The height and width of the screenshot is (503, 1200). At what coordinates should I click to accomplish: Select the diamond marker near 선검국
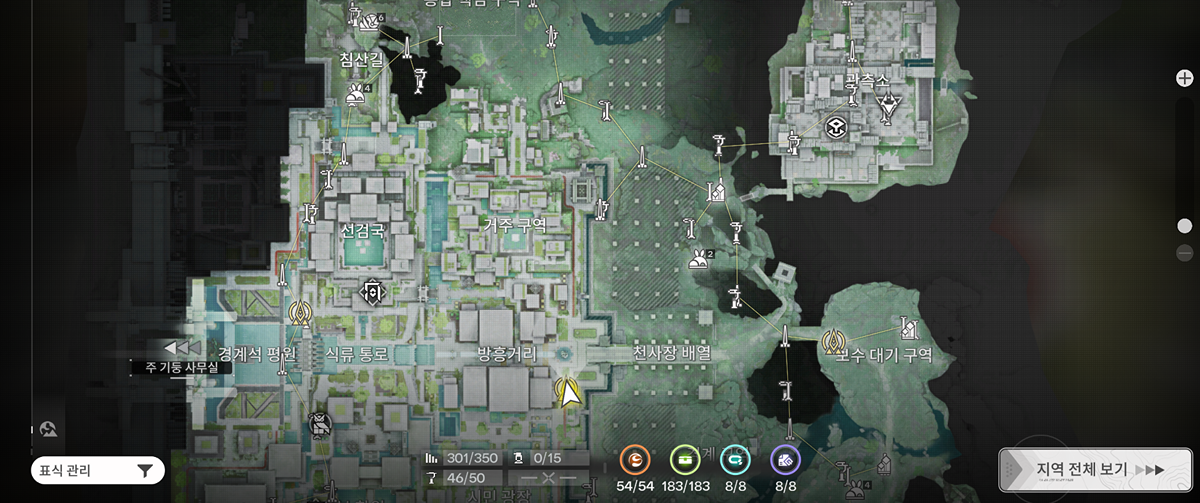pos(372,292)
